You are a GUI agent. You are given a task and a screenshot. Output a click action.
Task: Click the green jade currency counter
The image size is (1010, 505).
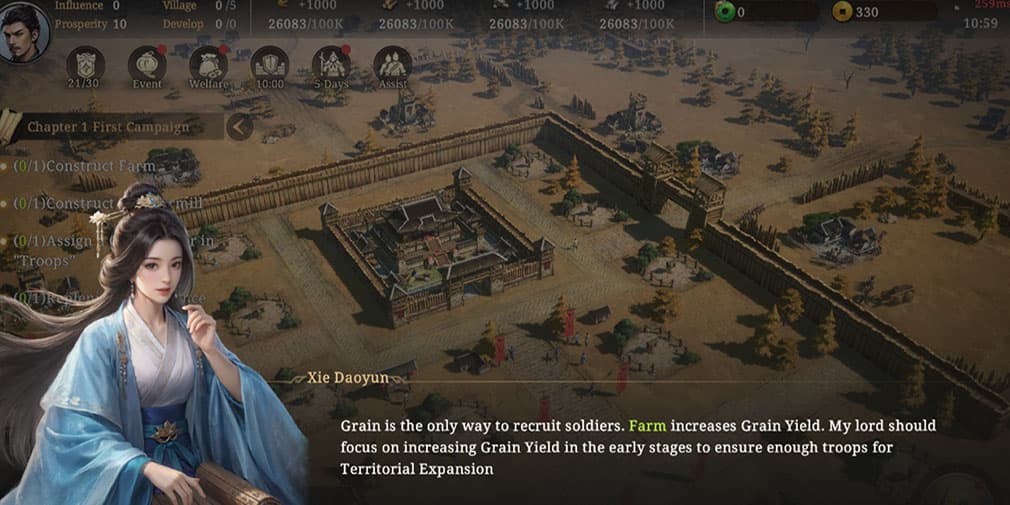[765, 12]
